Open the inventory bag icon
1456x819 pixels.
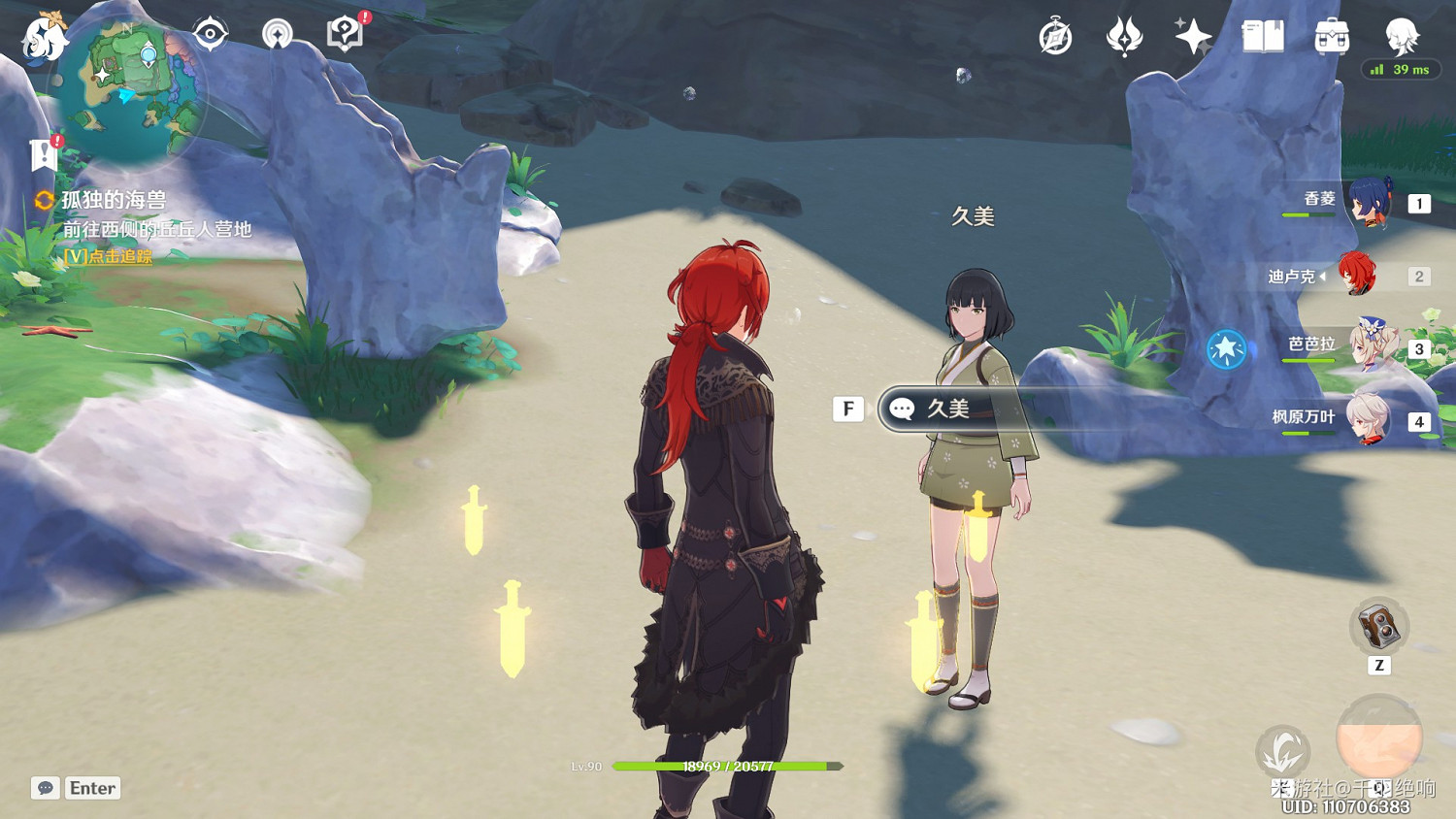pos(1331,37)
